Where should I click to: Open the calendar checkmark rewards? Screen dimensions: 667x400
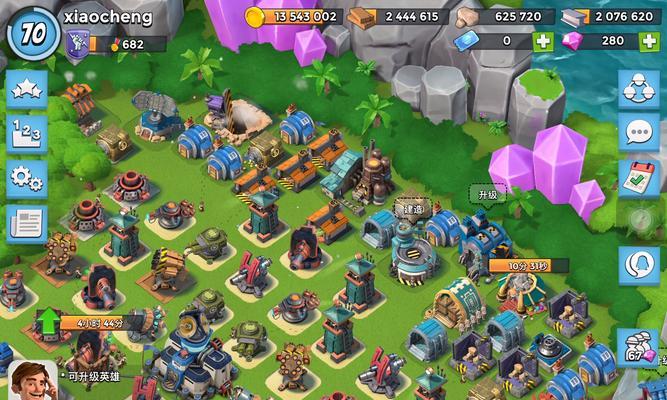click(637, 176)
